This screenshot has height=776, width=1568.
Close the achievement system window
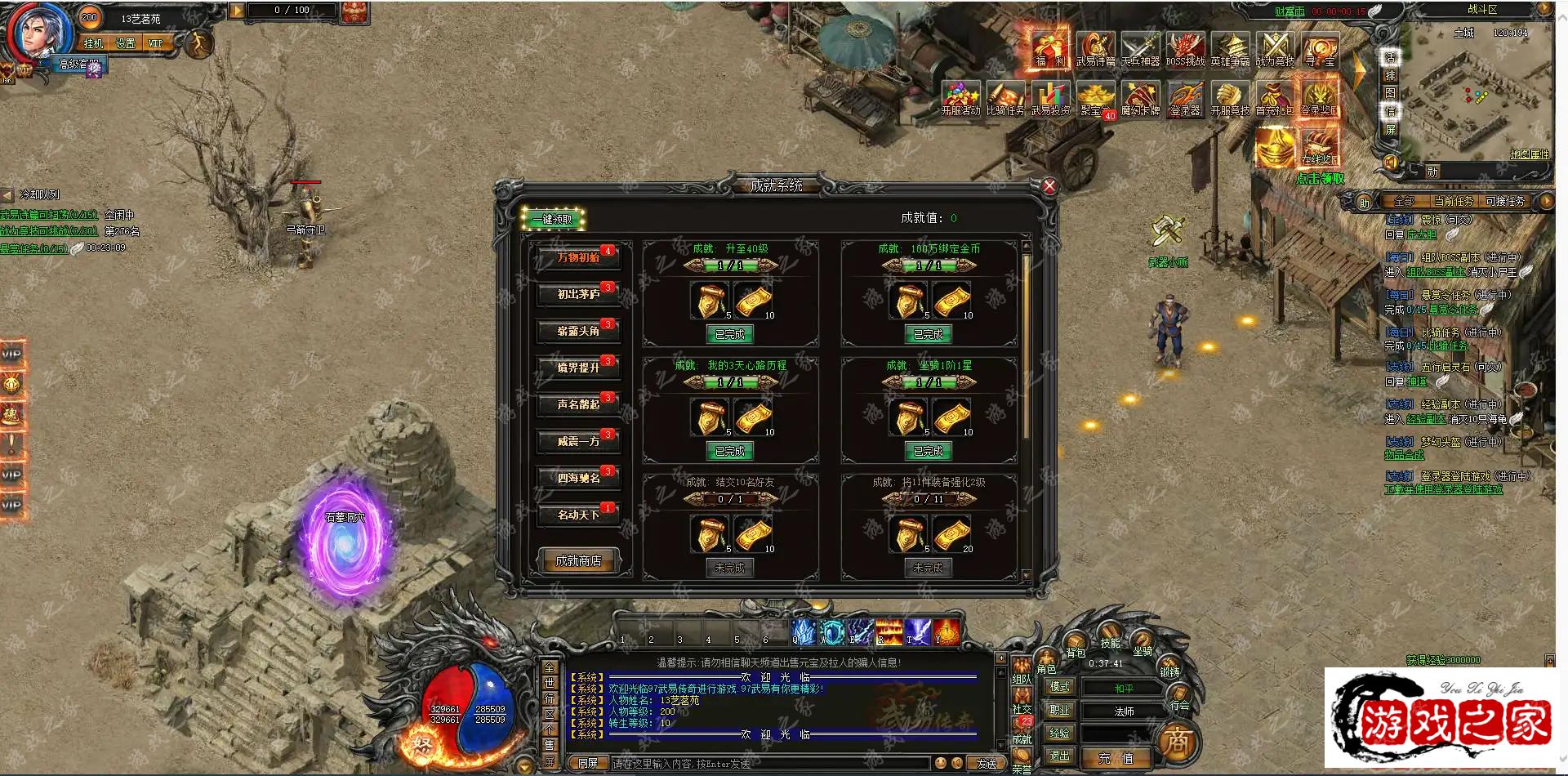(1049, 186)
